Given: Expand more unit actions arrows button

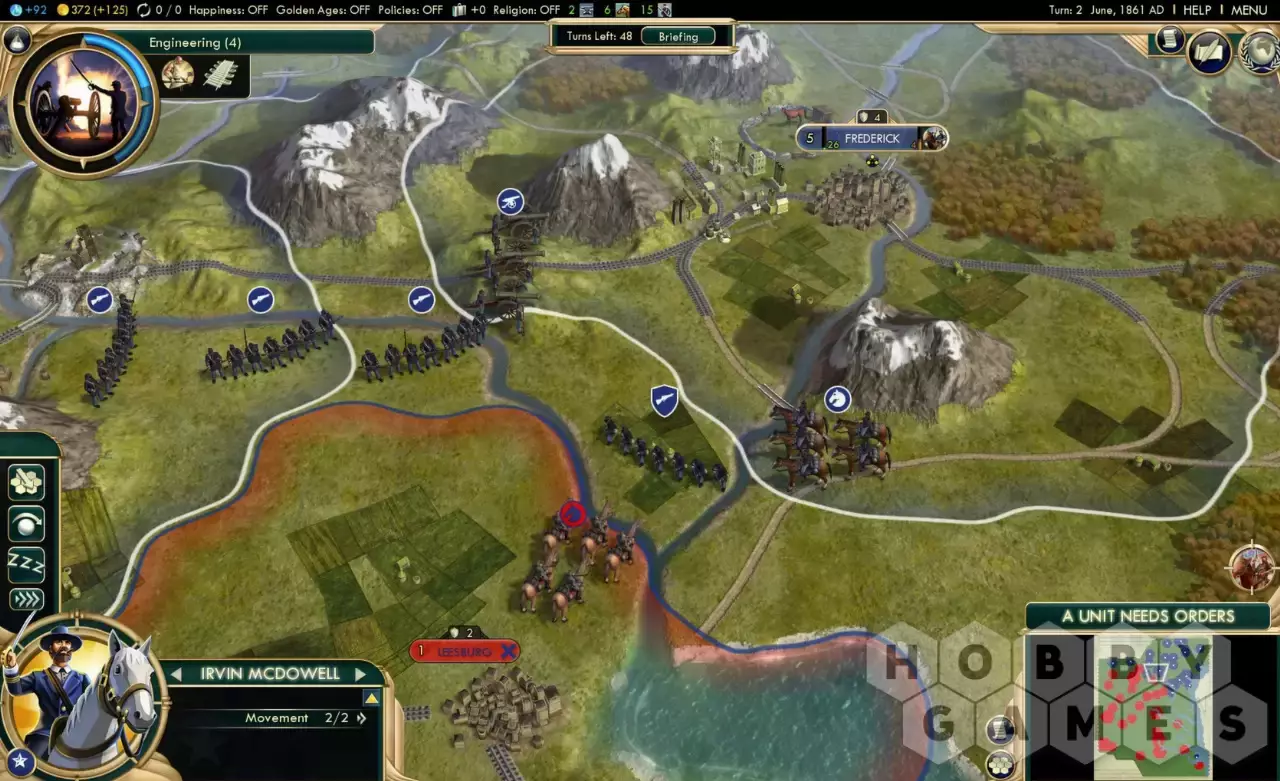Looking at the screenshot, I should pyautogui.click(x=27, y=600).
